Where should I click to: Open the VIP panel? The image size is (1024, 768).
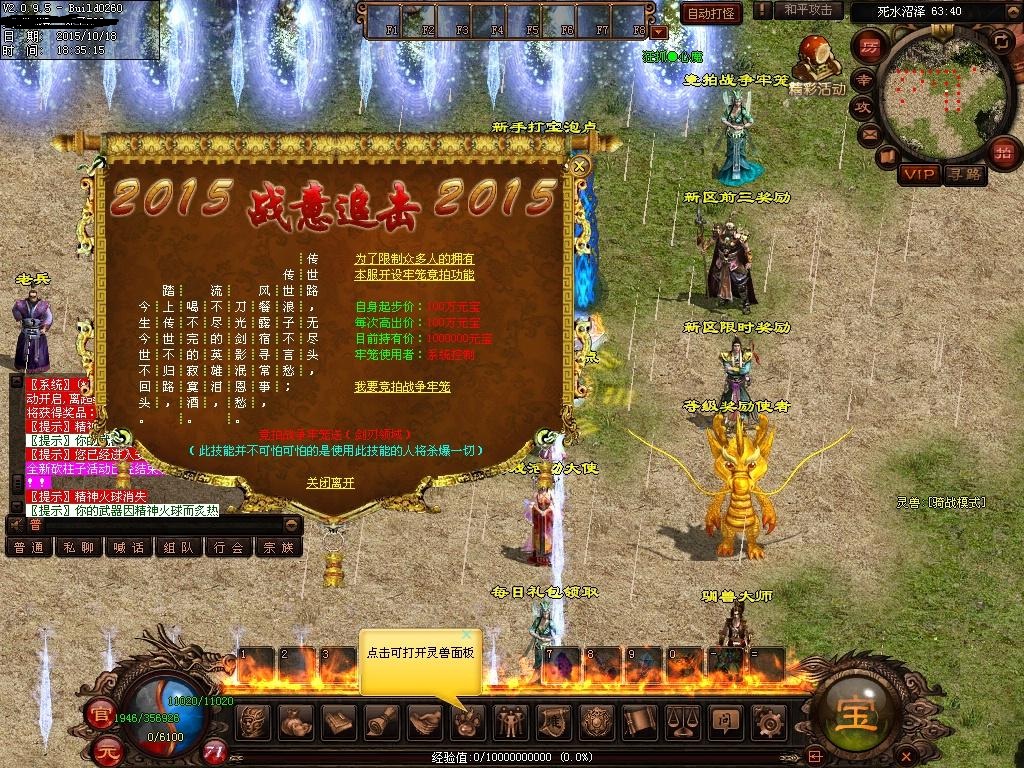click(x=918, y=175)
